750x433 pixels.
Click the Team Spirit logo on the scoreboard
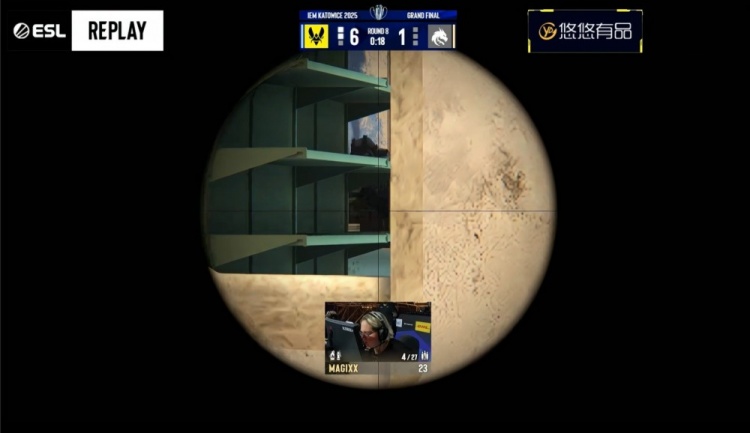click(441, 37)
